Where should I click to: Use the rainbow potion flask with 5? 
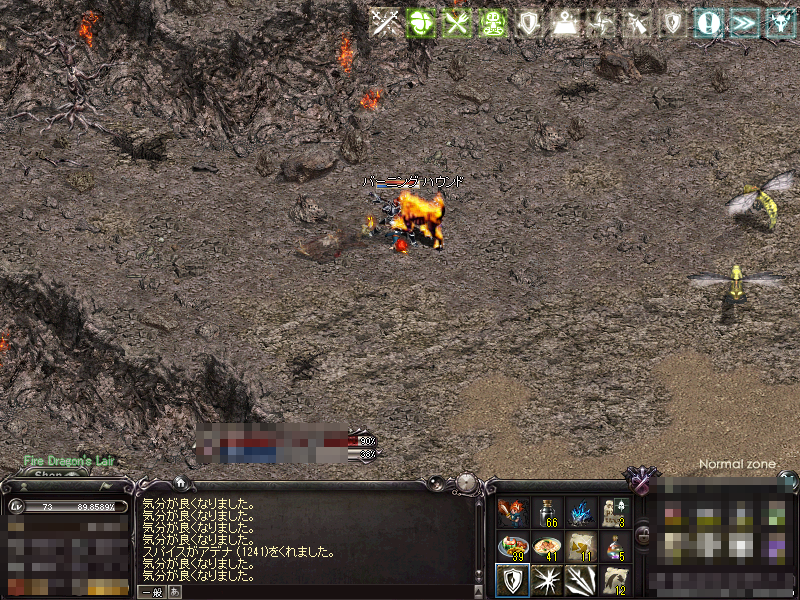(x=614, y=546)
